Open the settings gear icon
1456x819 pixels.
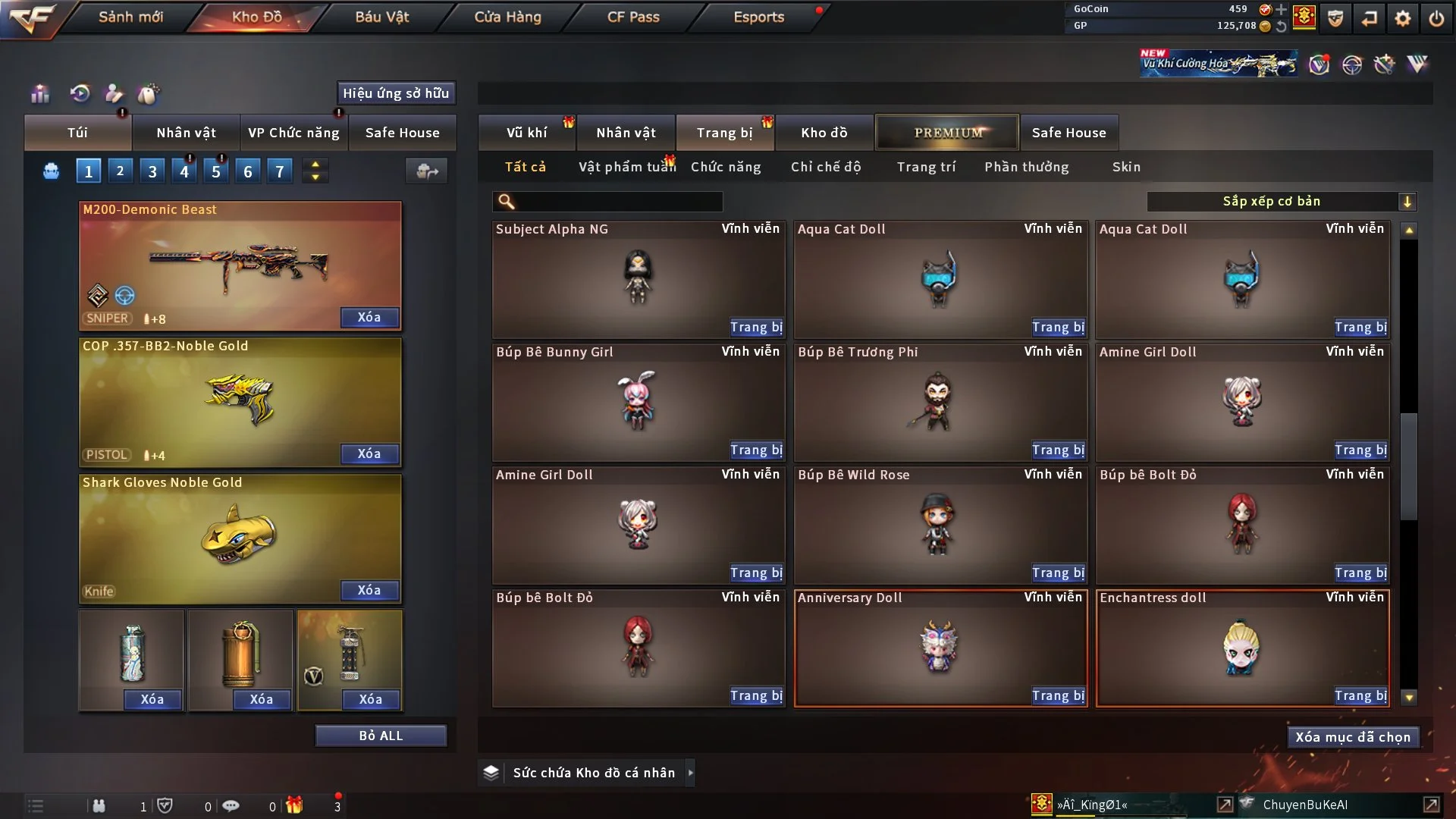tap(1403, 18)
